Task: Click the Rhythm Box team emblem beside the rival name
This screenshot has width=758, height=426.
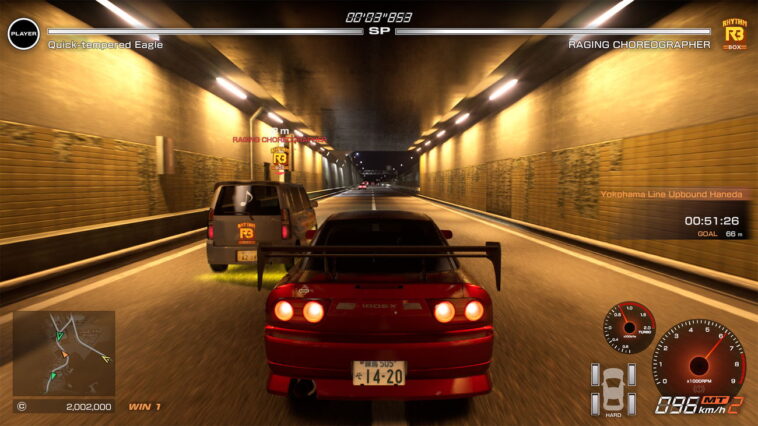Action: click(735, 34)
